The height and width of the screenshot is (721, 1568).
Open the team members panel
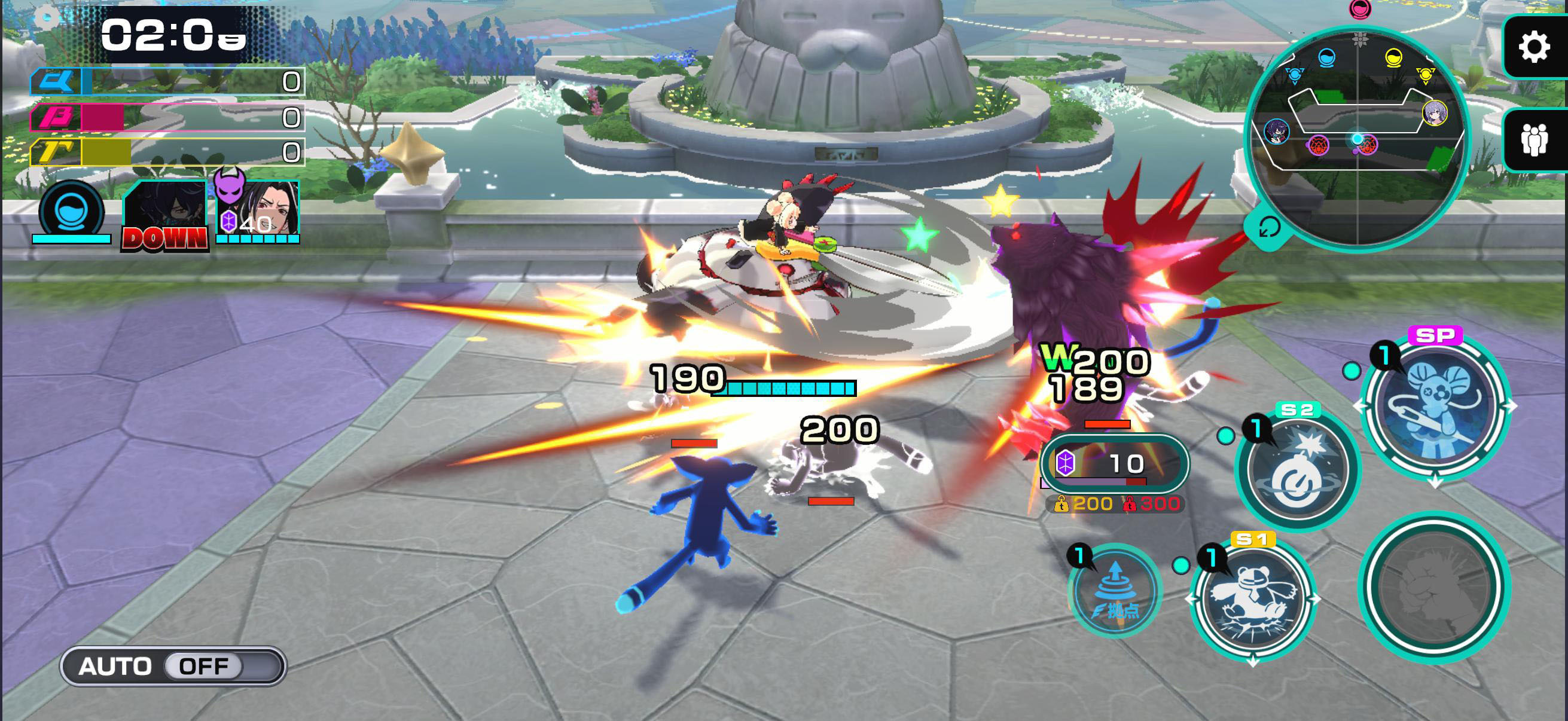[1533, 140]
